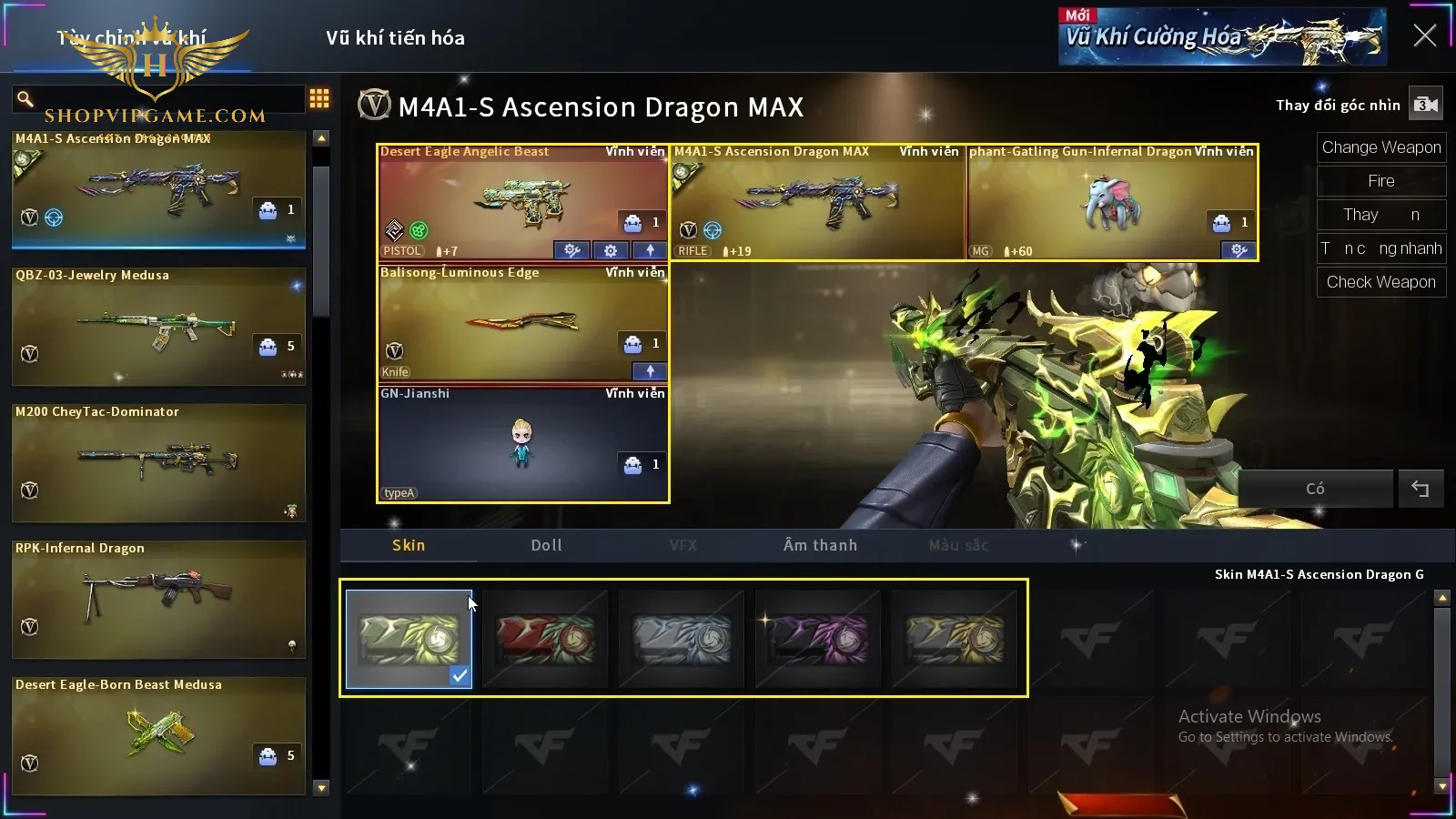The image size is (1456, 819).
Task: Select the purple dragon skin thumbnail
Action: [x=818, y=639]
